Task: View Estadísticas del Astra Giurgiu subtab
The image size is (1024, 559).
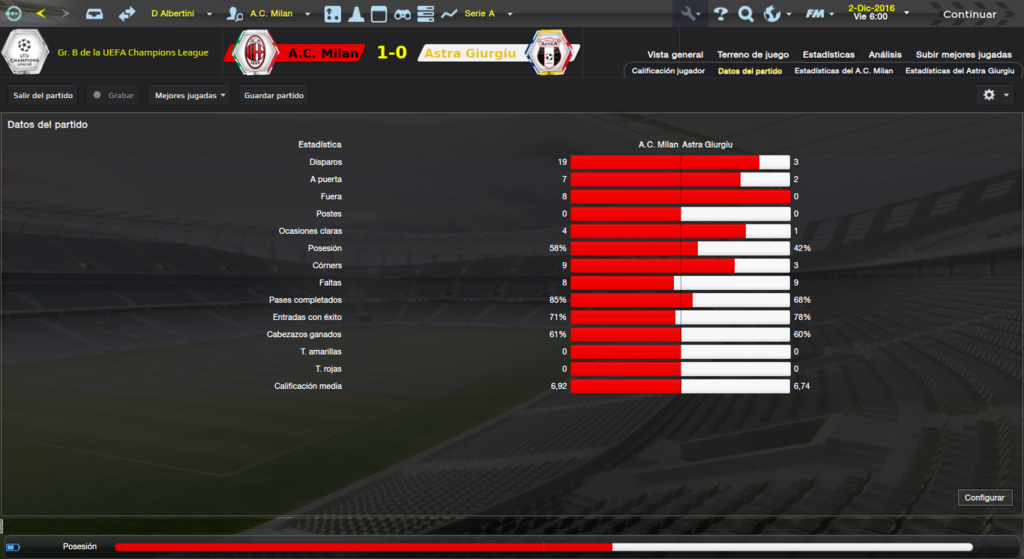Action: pos(959,71)
